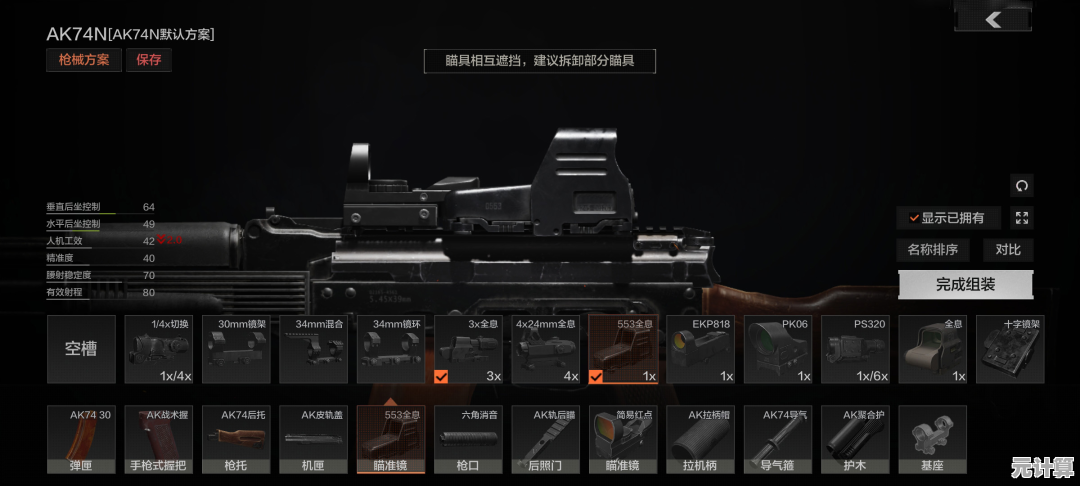Image resolution: width=1080 pixels, height=486 pixels.
Task: Save the build with 保存
Action: pyautogui.click(x=149, y=60)
